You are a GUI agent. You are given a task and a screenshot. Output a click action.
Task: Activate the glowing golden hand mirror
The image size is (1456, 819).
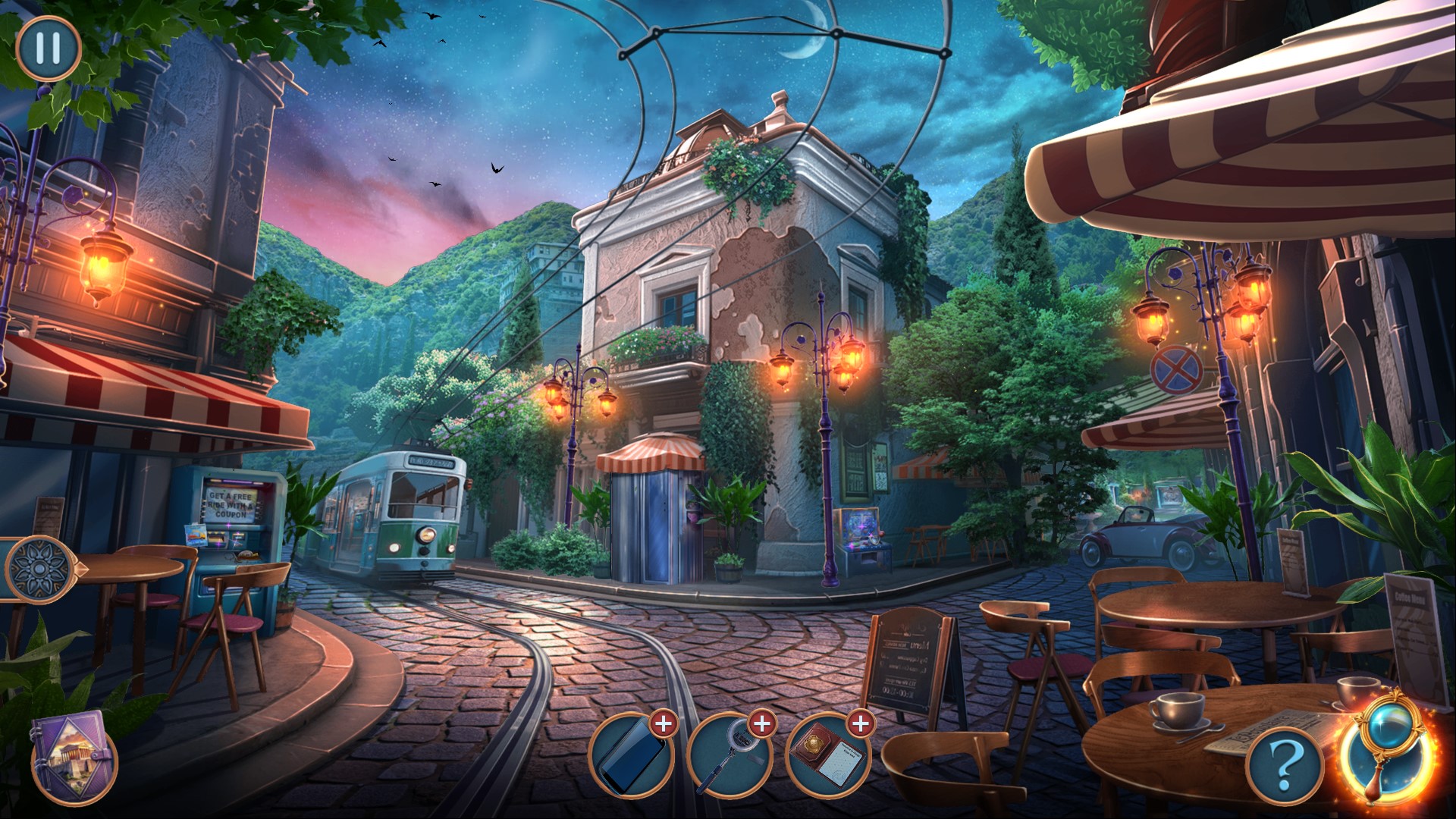pyautogui.click(x=1387, y=752)
